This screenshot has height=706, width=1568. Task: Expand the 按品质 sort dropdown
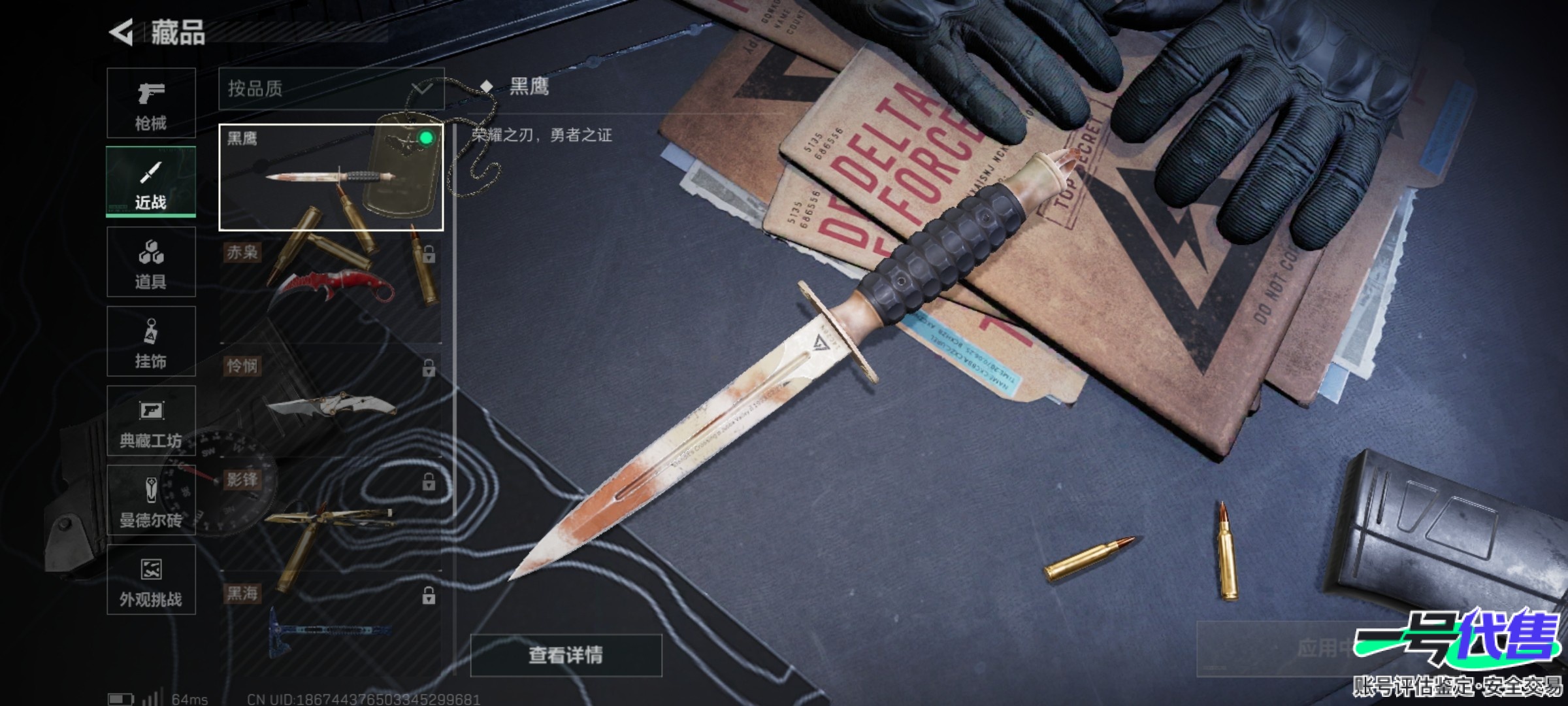tap(331, 89)
